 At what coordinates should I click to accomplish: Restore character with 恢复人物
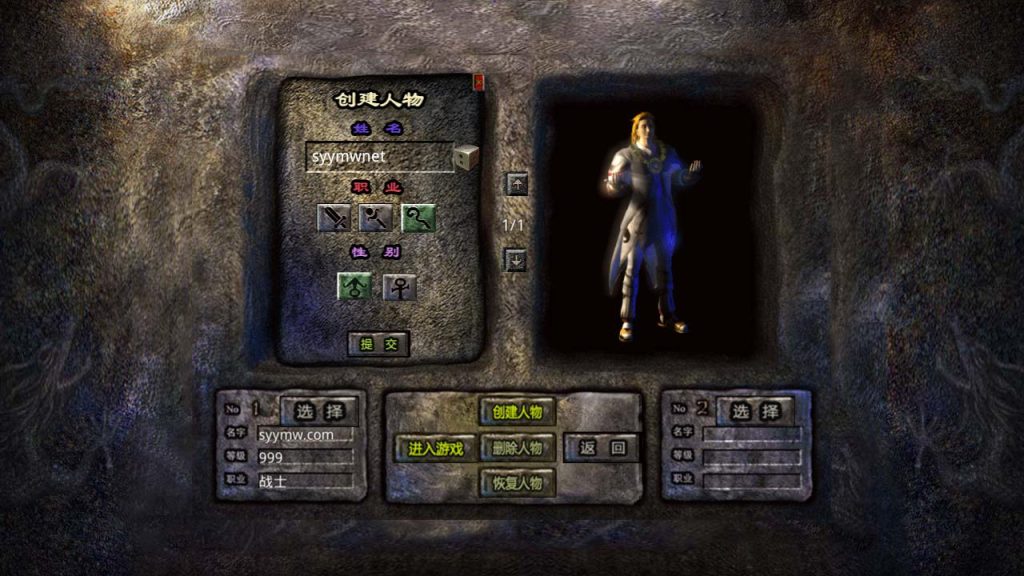click(517, 483)
